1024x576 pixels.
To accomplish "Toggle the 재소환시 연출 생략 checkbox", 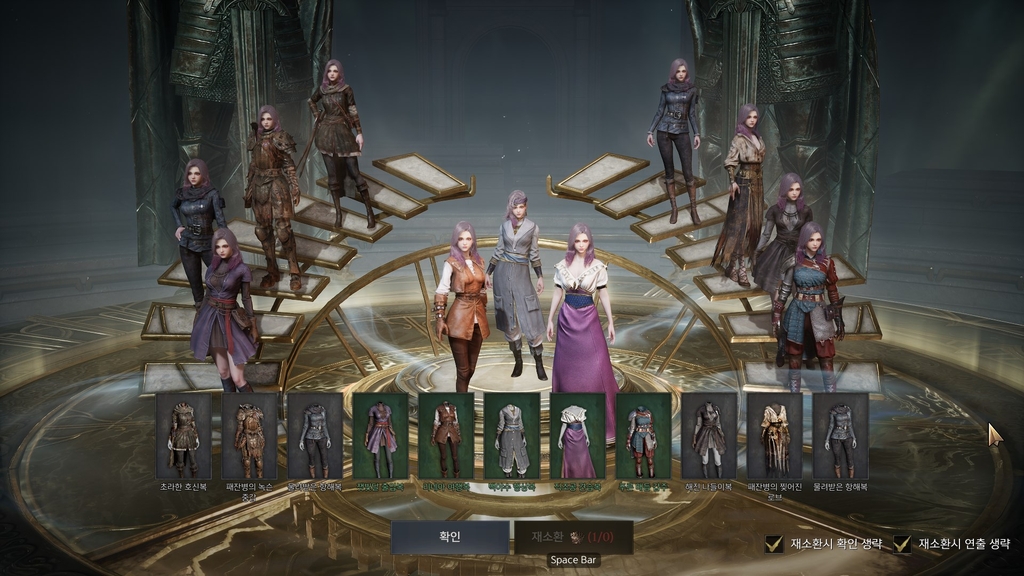I will (x=902, y=544).
